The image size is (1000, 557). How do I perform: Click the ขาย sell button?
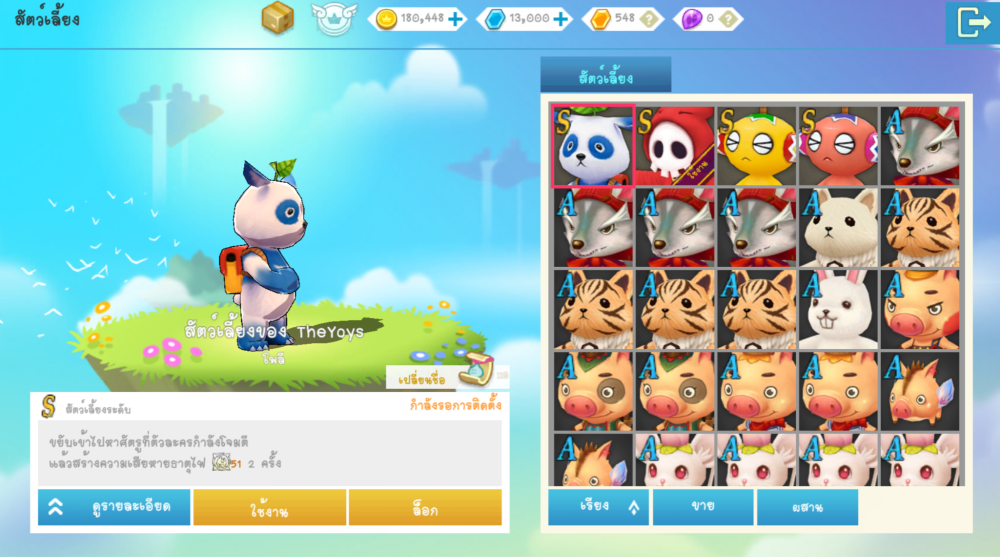(702, 507)
